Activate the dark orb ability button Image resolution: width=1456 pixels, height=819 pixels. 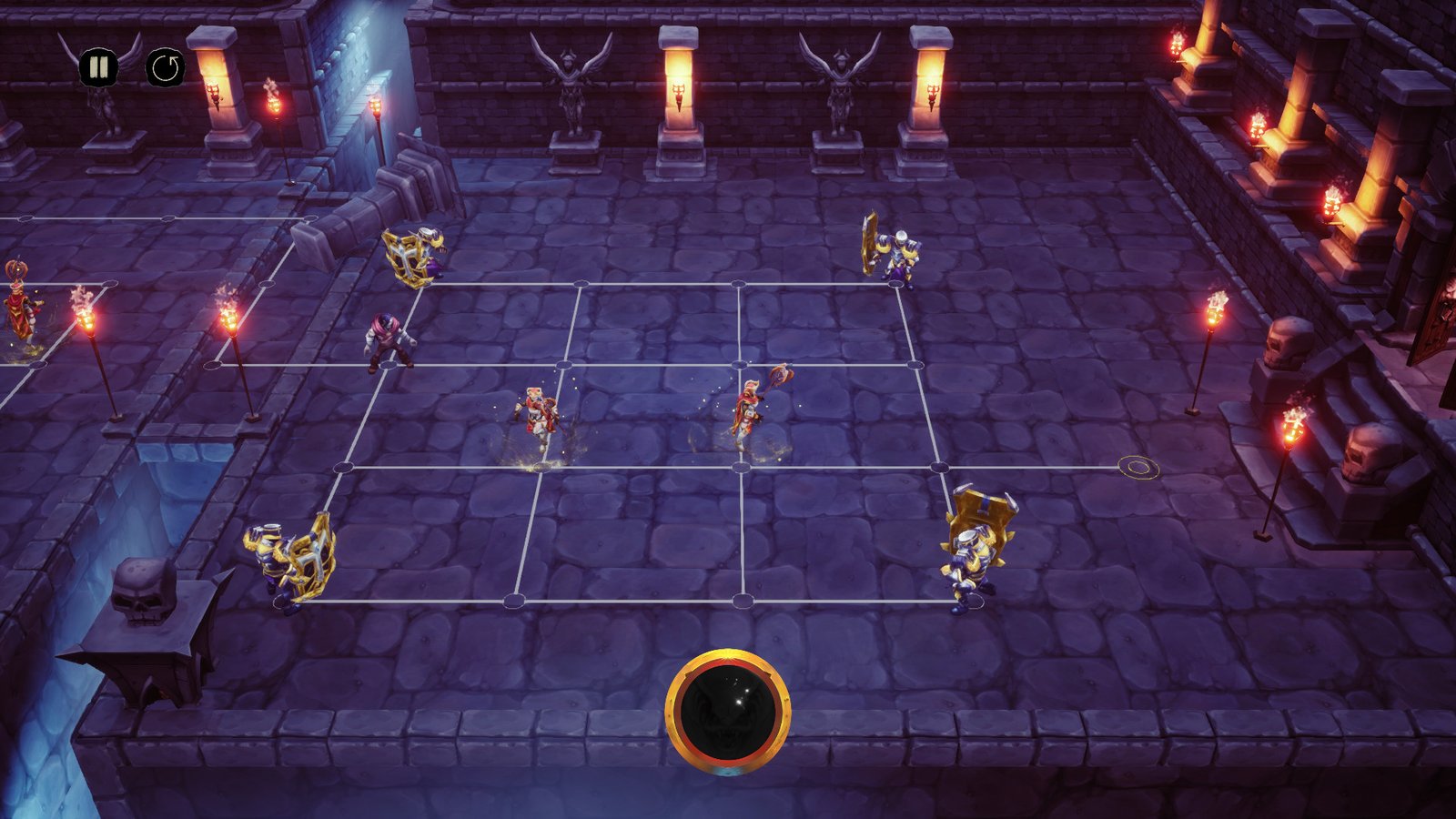(728, 711)
